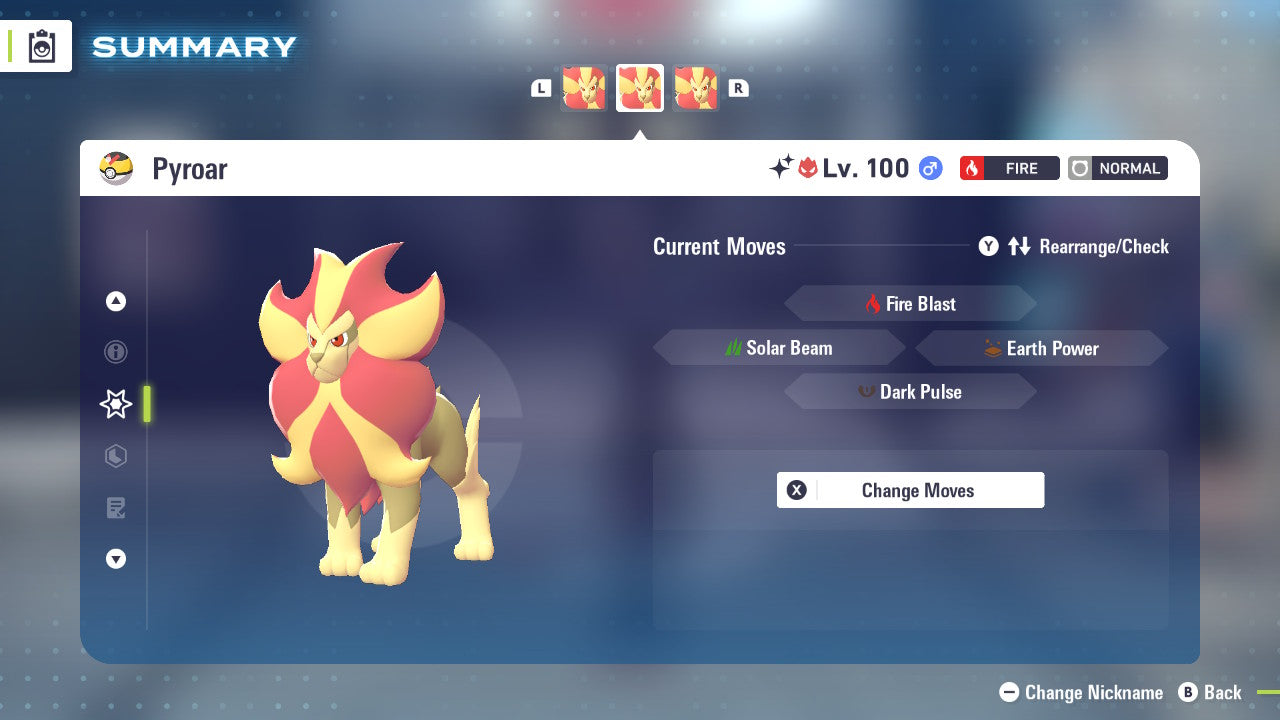Select the Dark Pulse move

[x=910, y=392]
